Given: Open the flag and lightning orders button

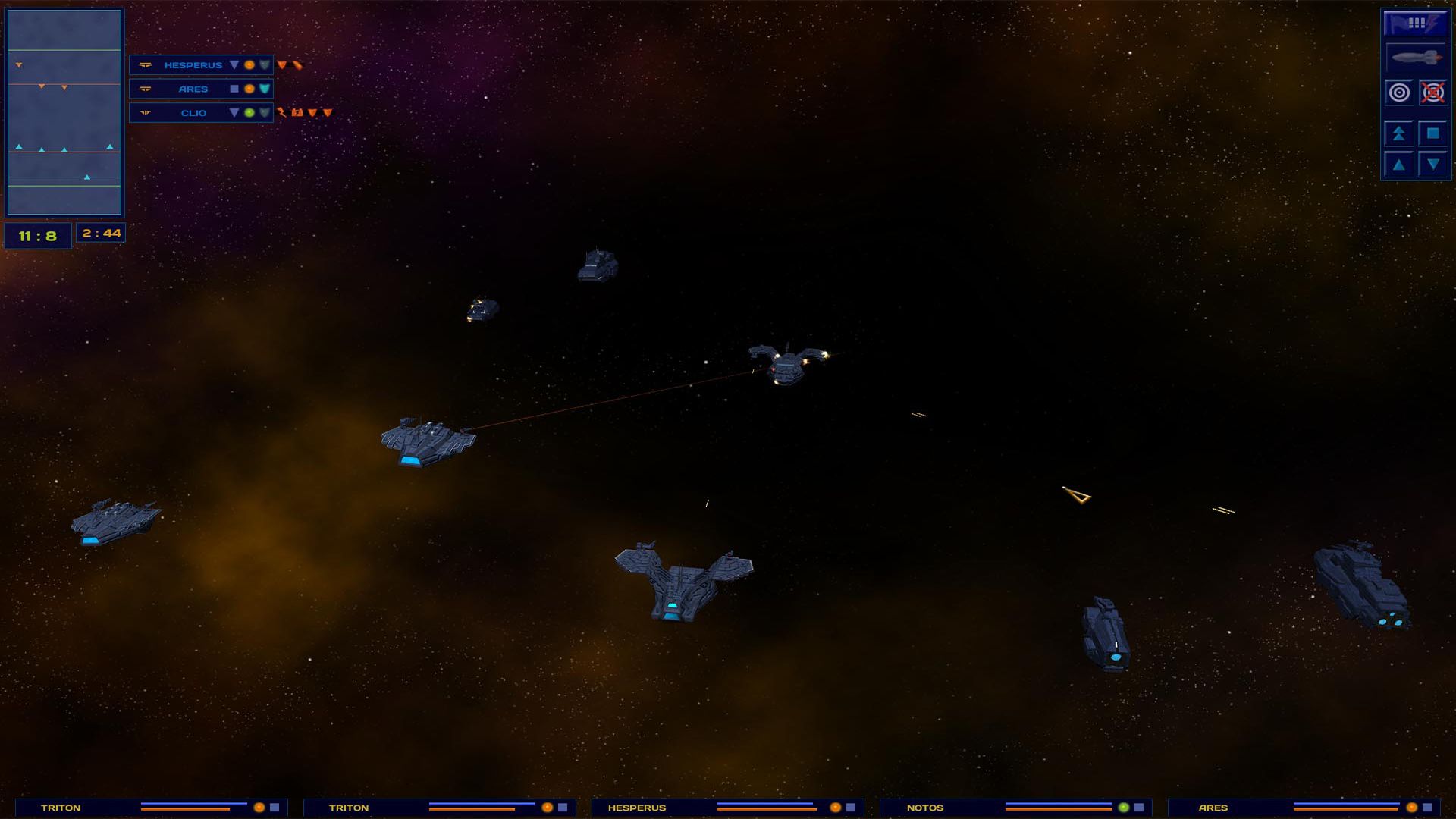Looking at the screenshot, I should pos(1415,24).
